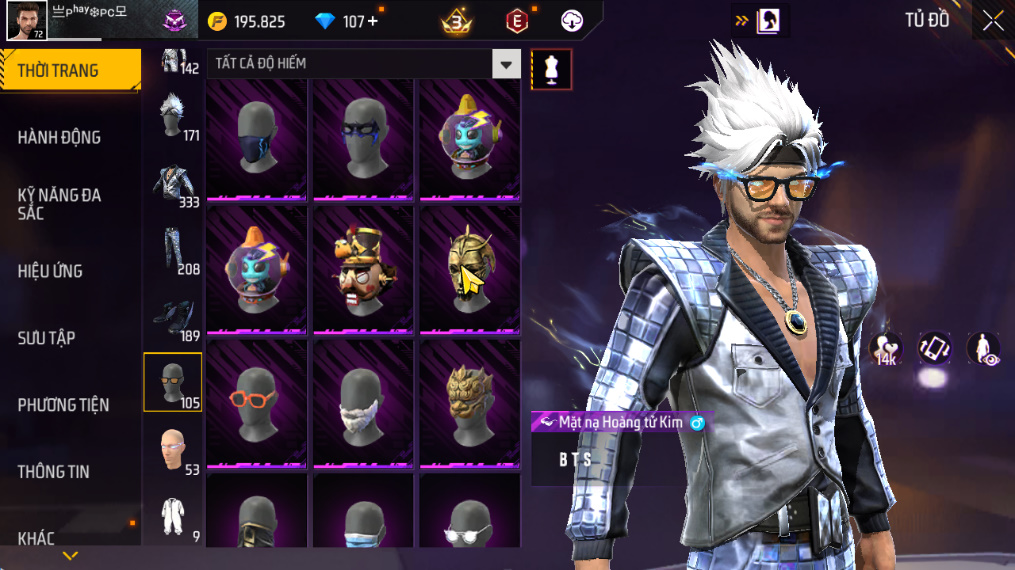Click the mannequin outfit preview button
Screen dimensions: 1015x570
(551, 69)
